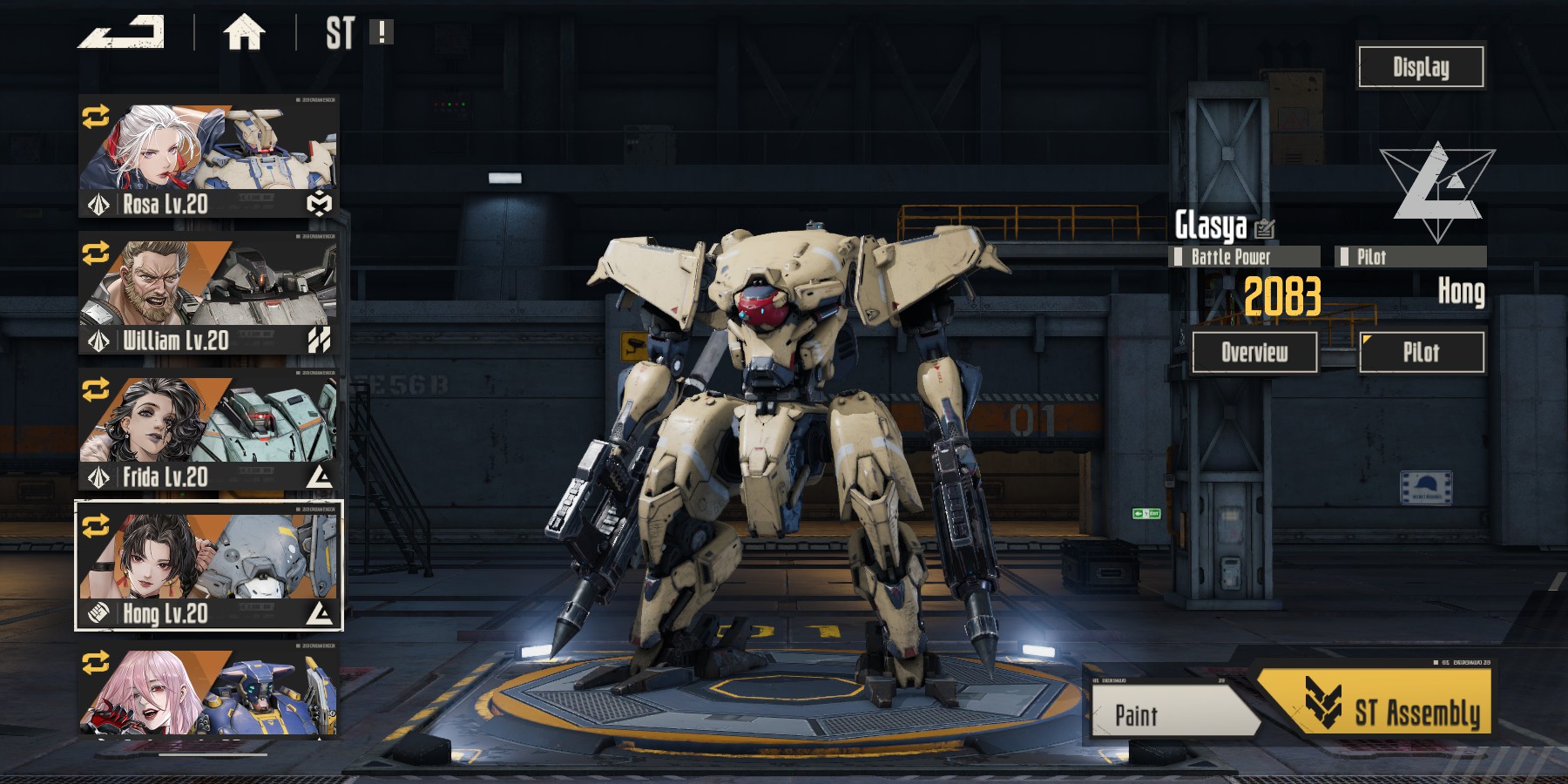
Task: Swap the pilot on Rosa's card
Action: [x=96, y=117]
